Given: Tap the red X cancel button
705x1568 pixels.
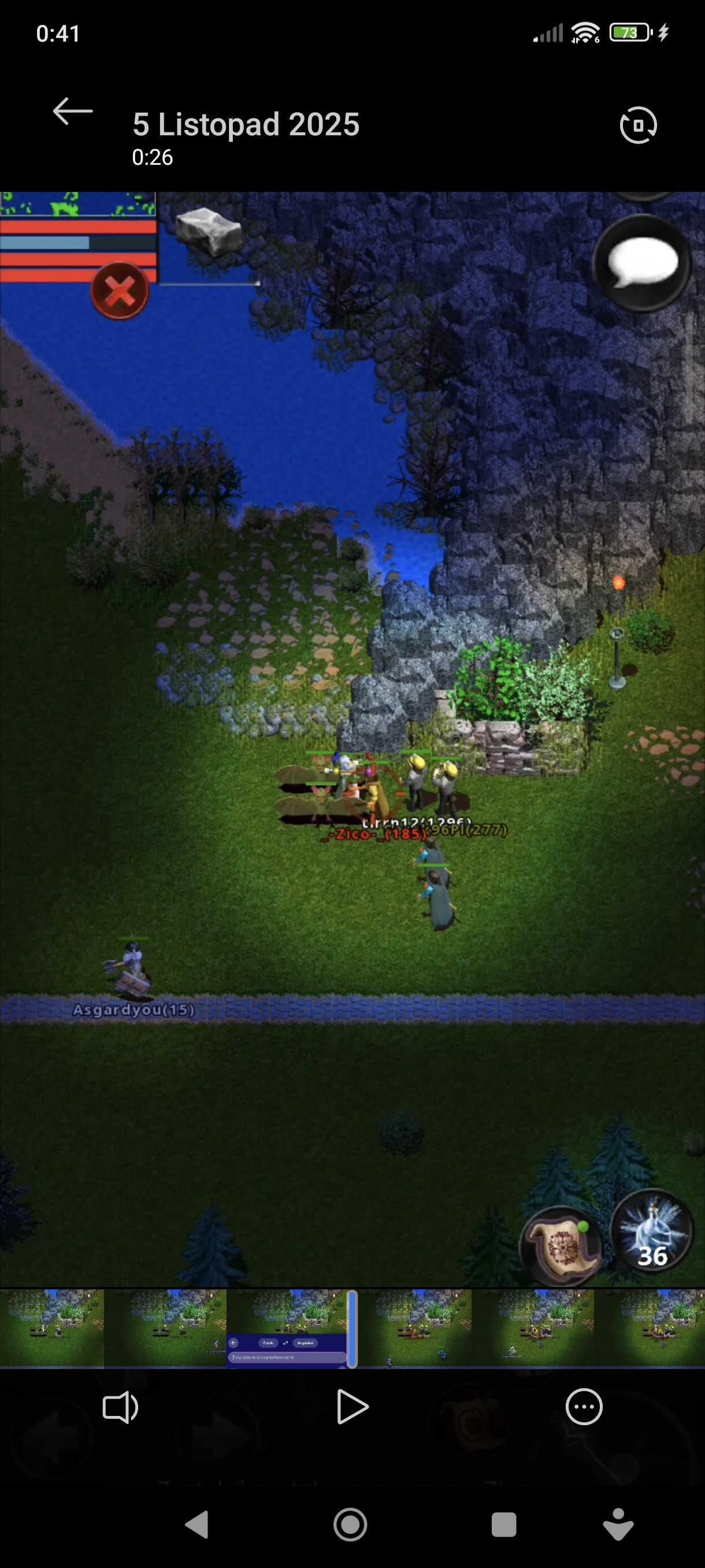Looking at the screenshot, I should [x=120, y=290].
